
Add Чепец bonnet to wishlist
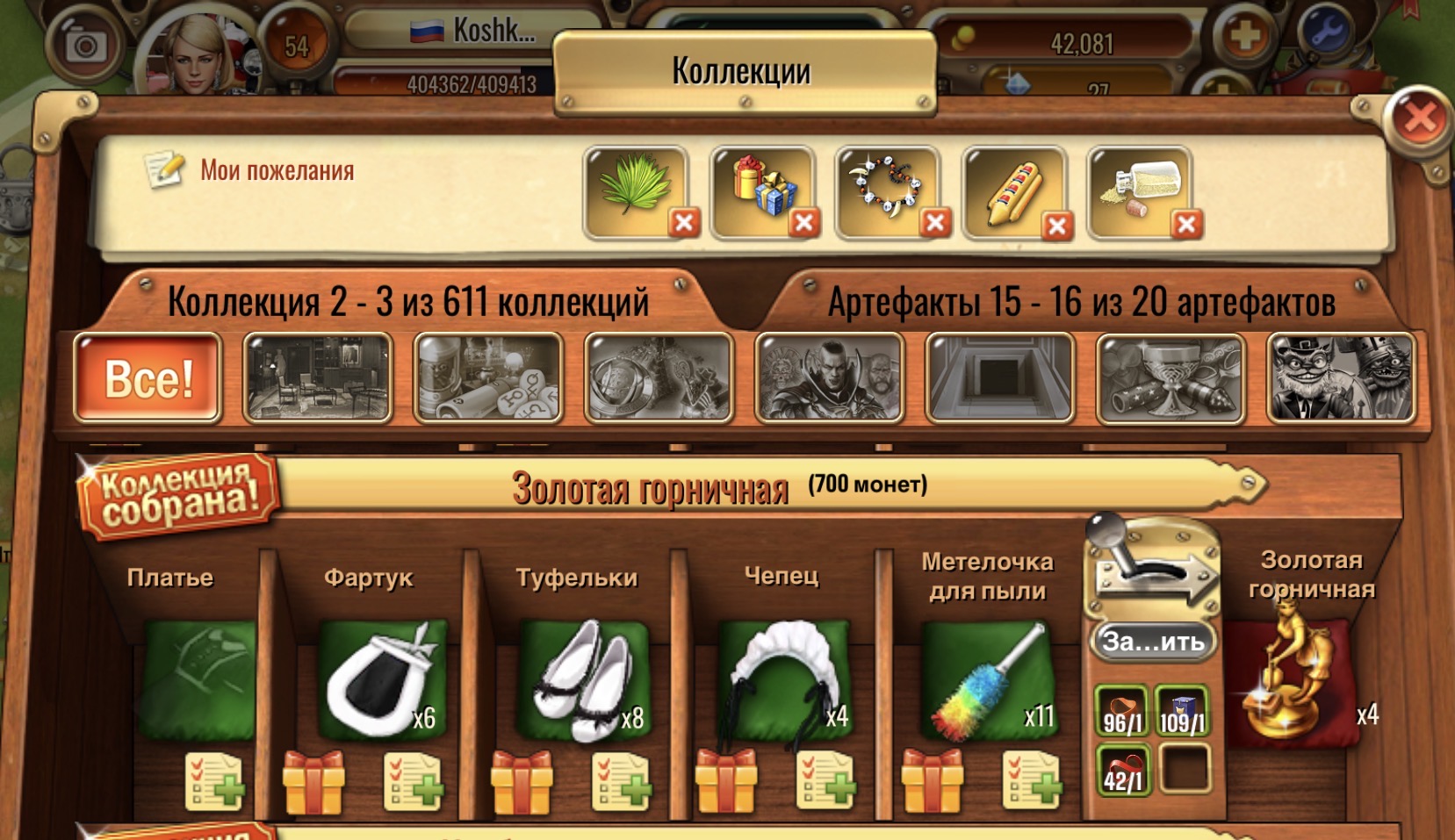pyautogui.click(x=826, y=780)
